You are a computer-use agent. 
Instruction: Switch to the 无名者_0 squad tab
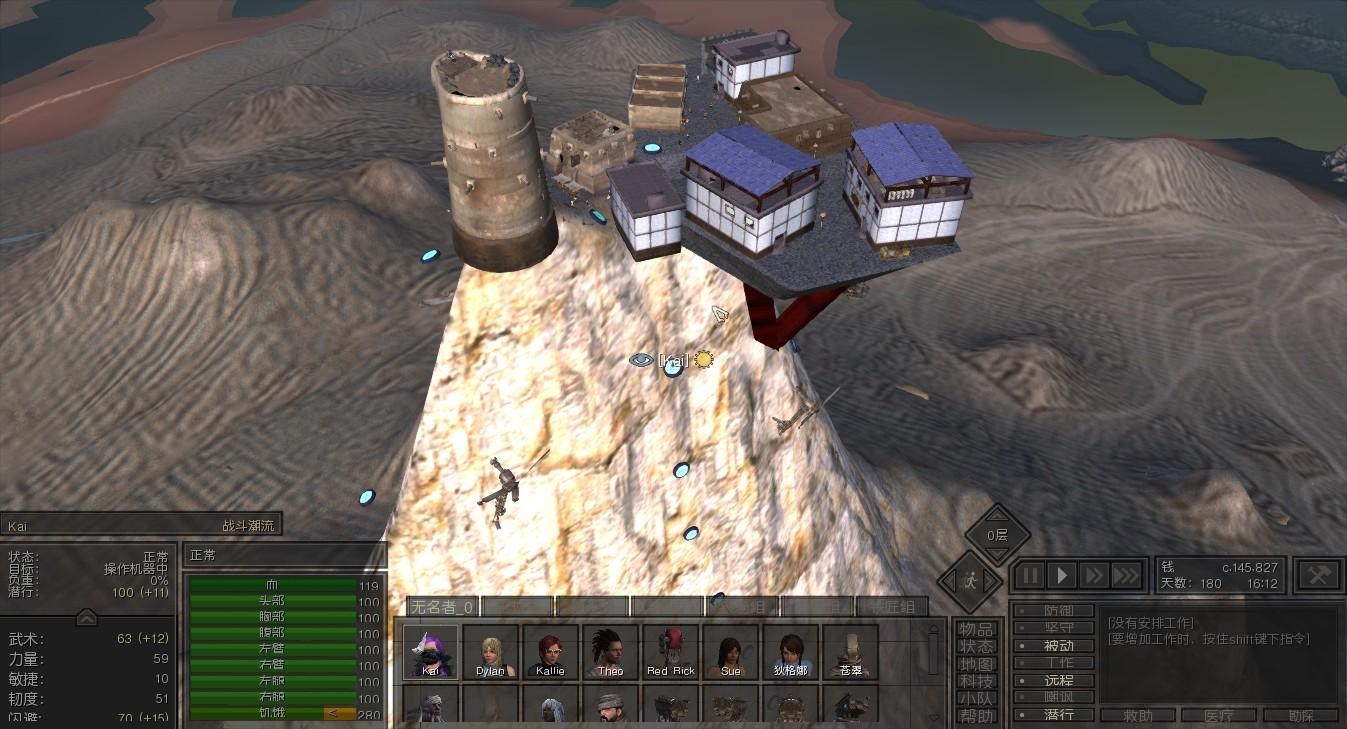(441, 606)
